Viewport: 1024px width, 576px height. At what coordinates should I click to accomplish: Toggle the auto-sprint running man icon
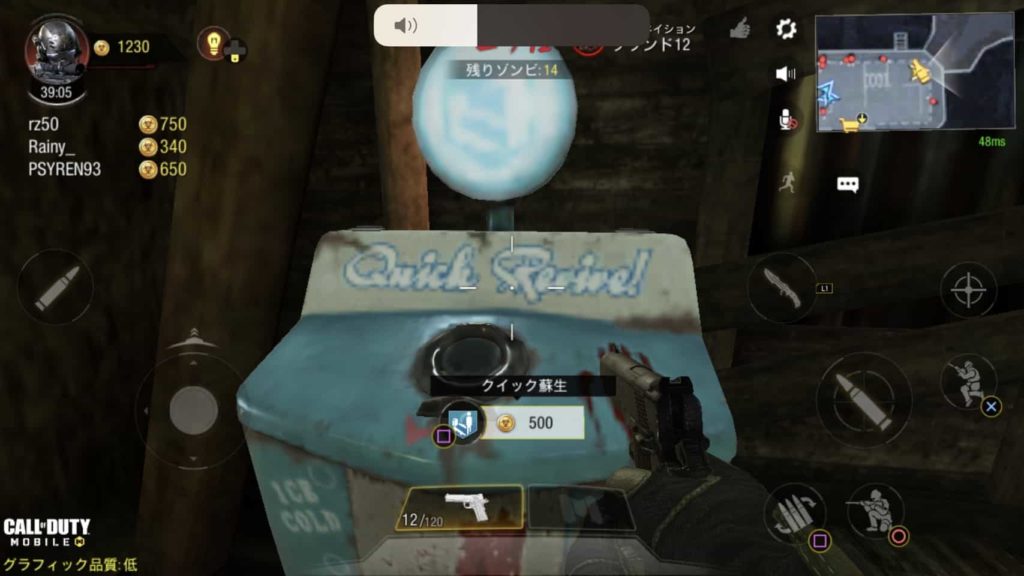coord(788,183)
